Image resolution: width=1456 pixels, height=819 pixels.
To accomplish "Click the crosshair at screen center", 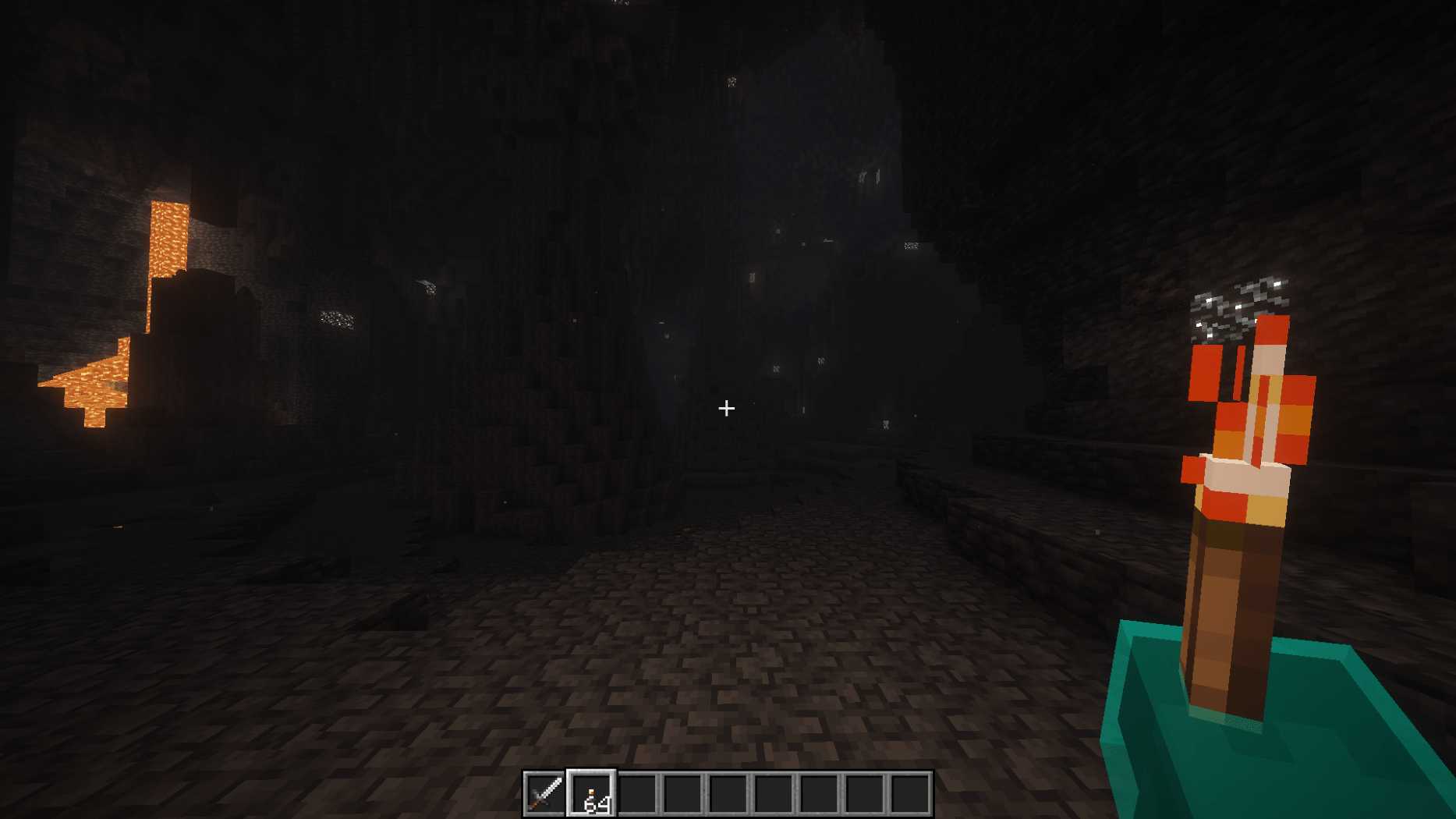I will pyautogui.click(x=727, y=407).
